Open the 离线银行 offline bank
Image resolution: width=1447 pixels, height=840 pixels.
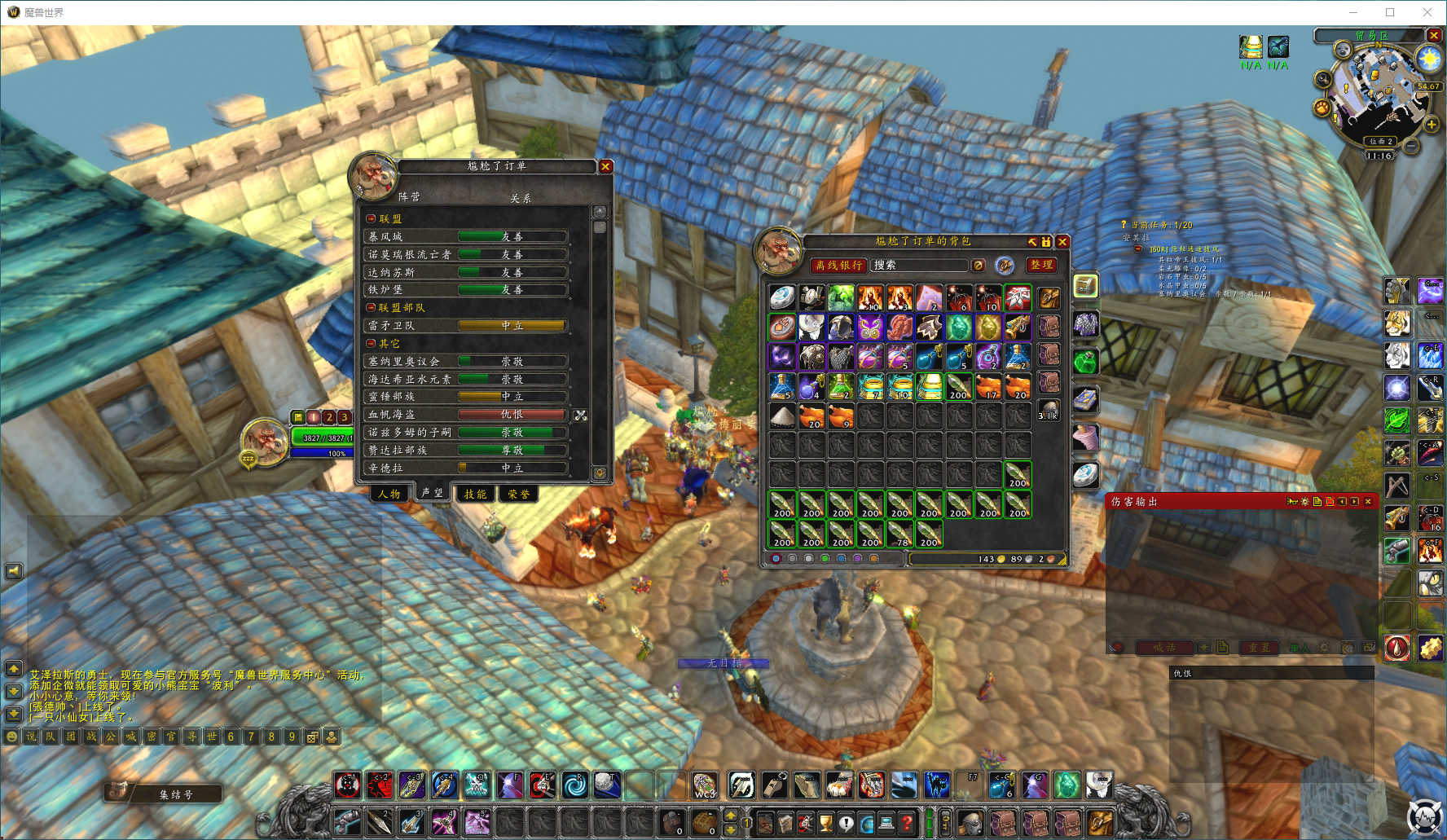coord(839,265)
